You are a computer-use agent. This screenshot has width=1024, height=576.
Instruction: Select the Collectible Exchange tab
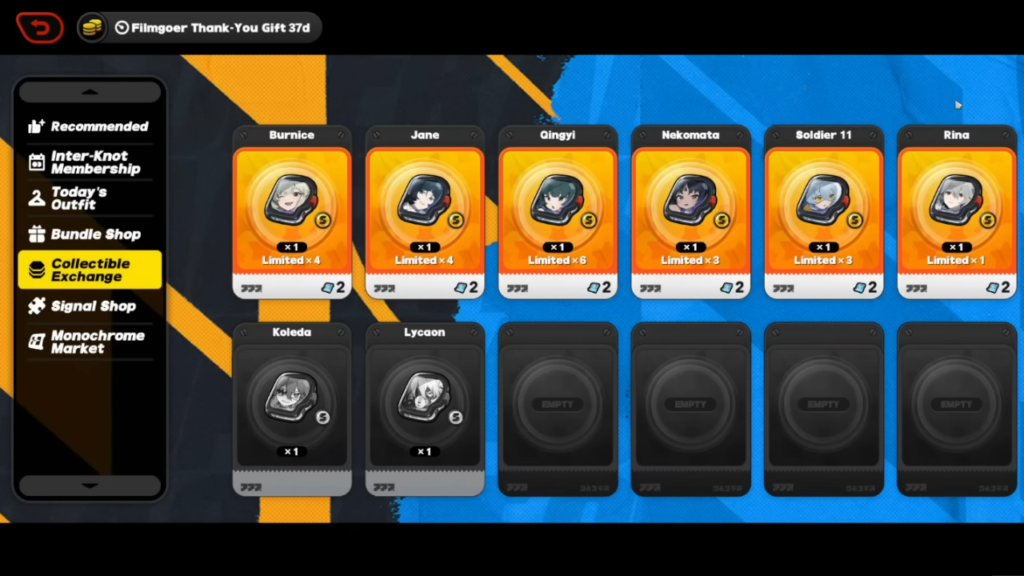coord(89,270)
